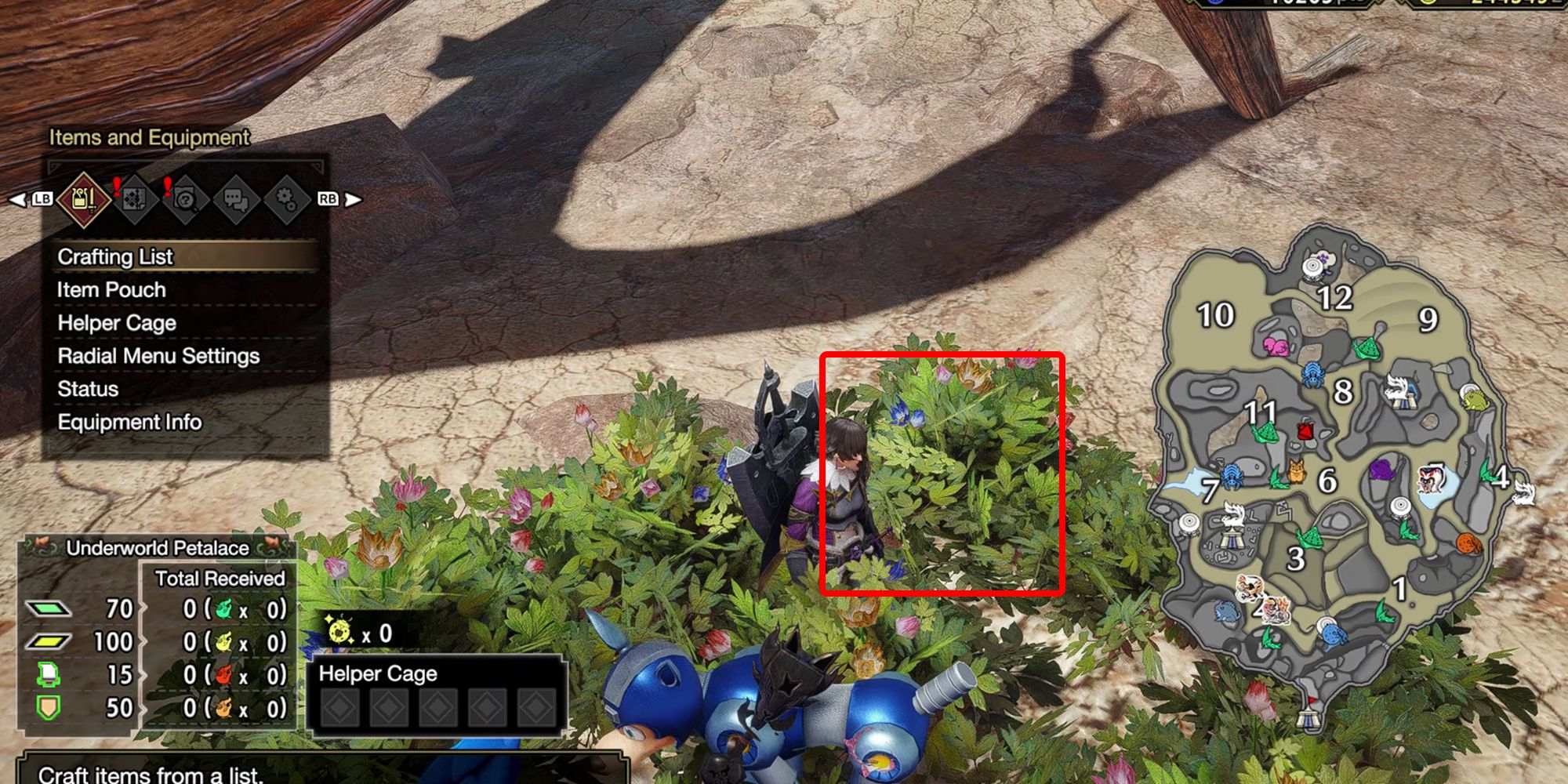Select the Items and Equipment crafting icon
1568x784 pixels.
pos(85,200)
